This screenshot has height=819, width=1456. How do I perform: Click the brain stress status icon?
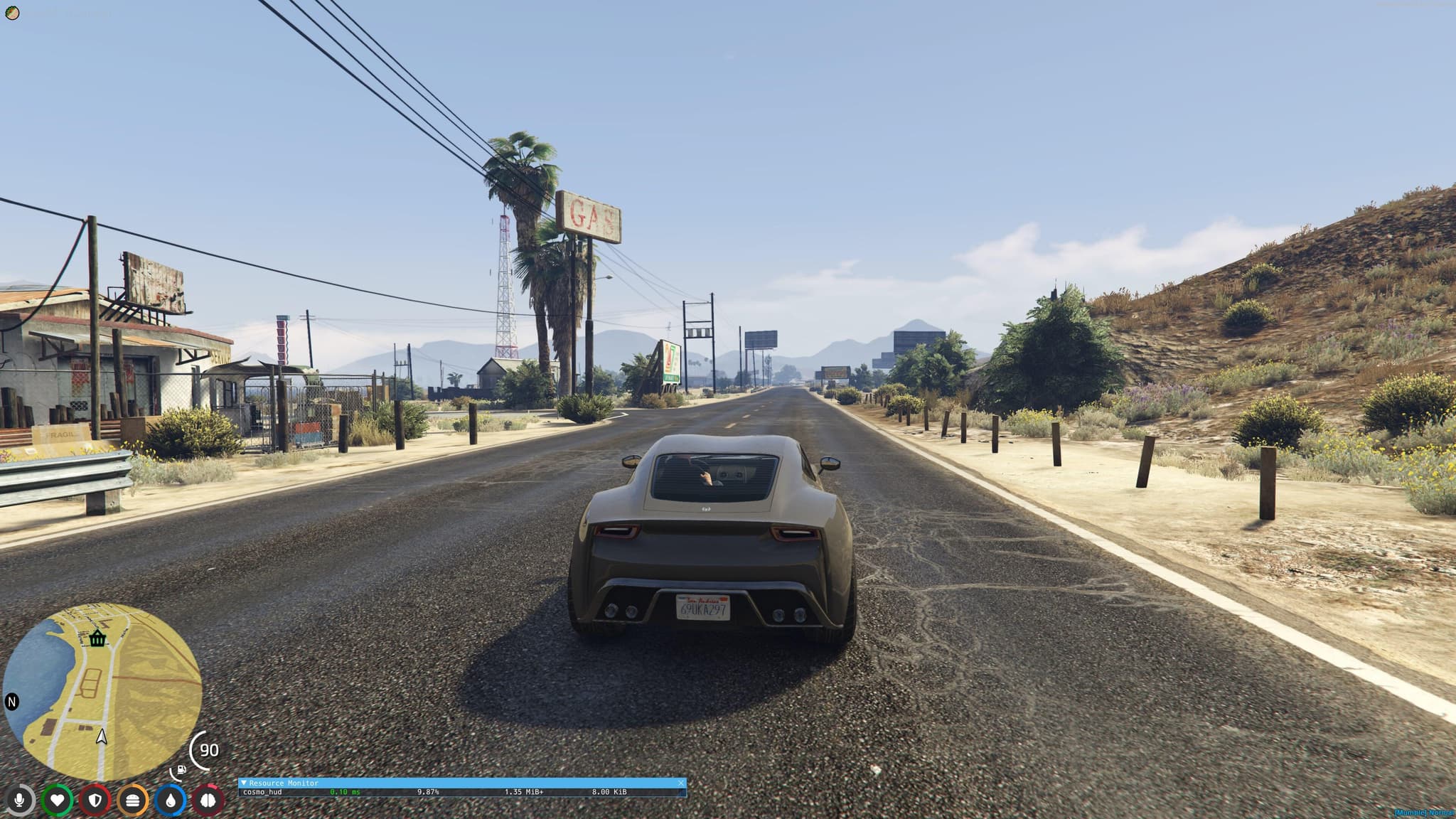[x=208, y=800]
